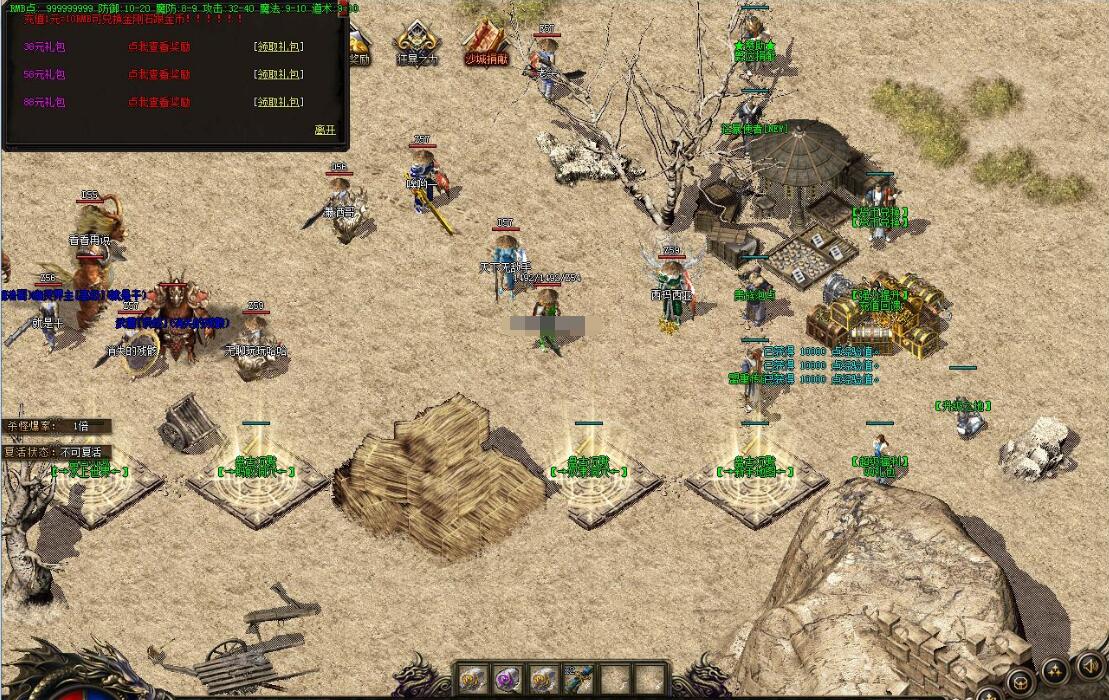The height and width of the screenshot is (700, 1109).
Task: Use the purple scroll in the hotbar
Action: pos(507,678)
